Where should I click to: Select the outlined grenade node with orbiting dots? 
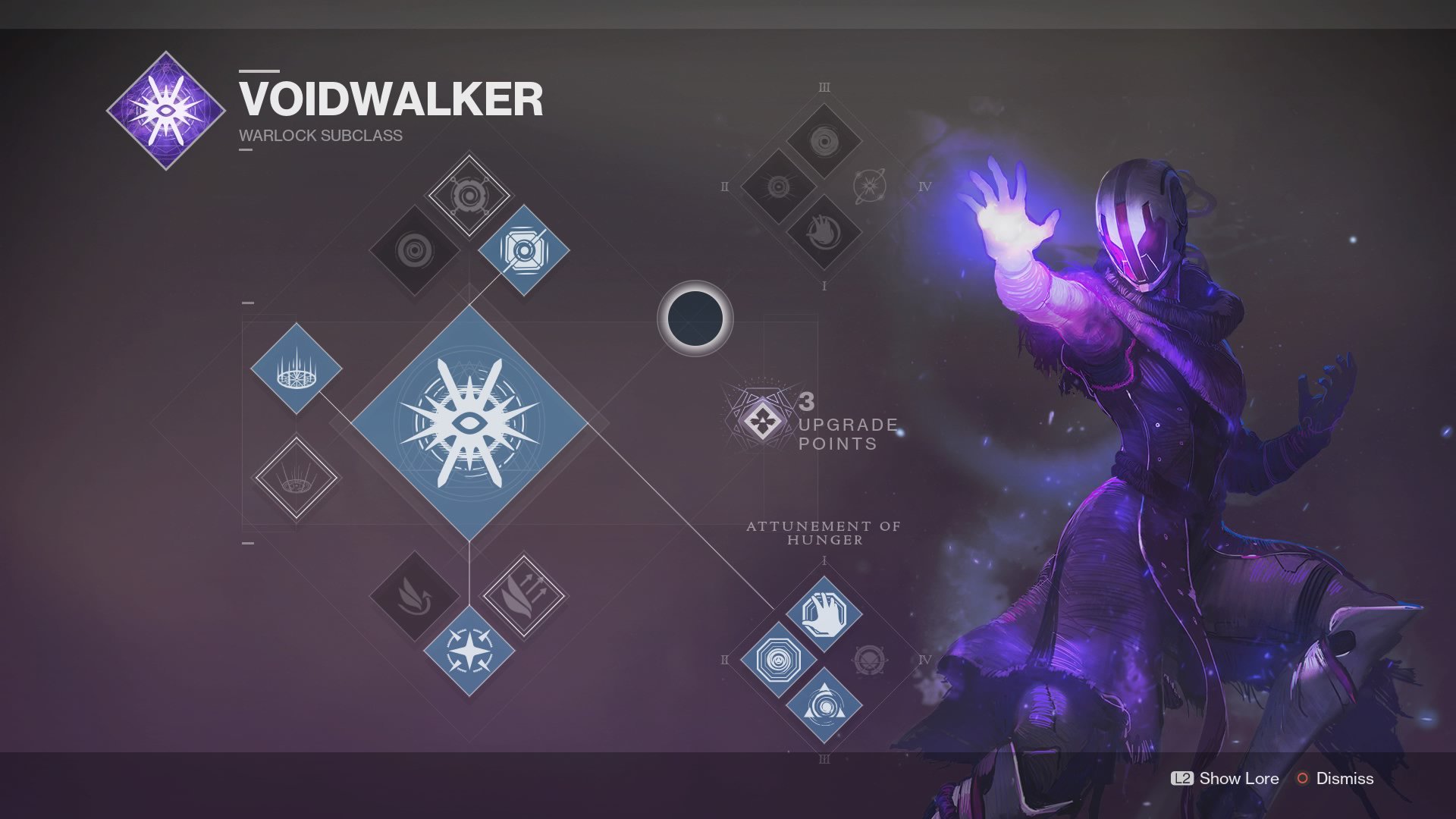point(469,196)
